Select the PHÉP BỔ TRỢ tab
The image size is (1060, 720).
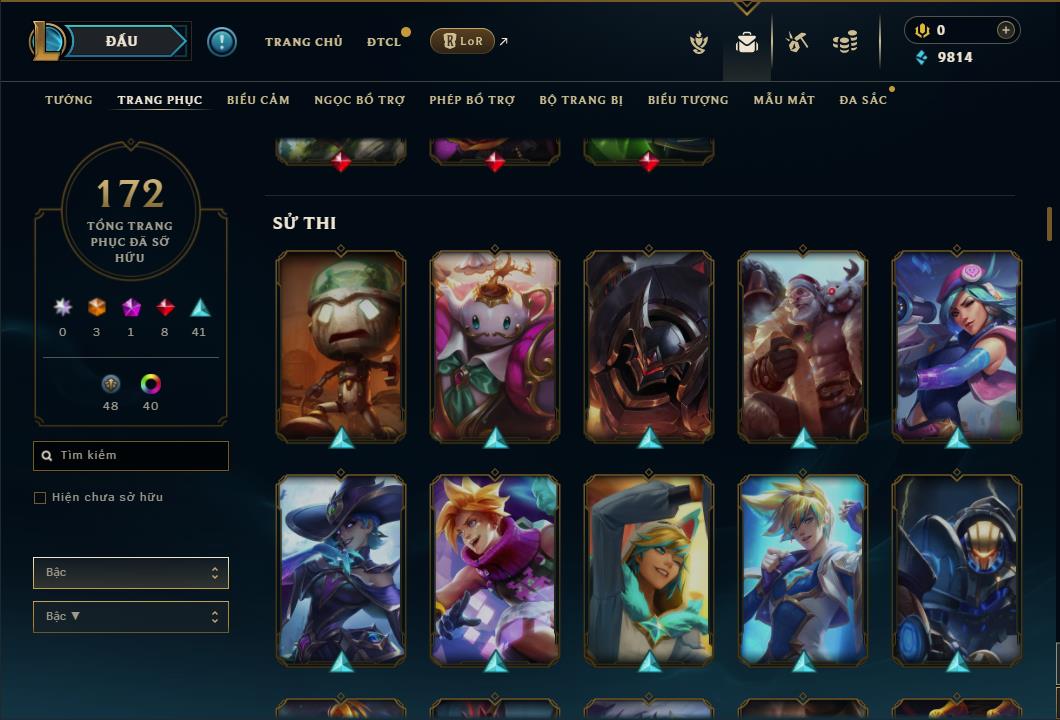[x=472, y=100]
